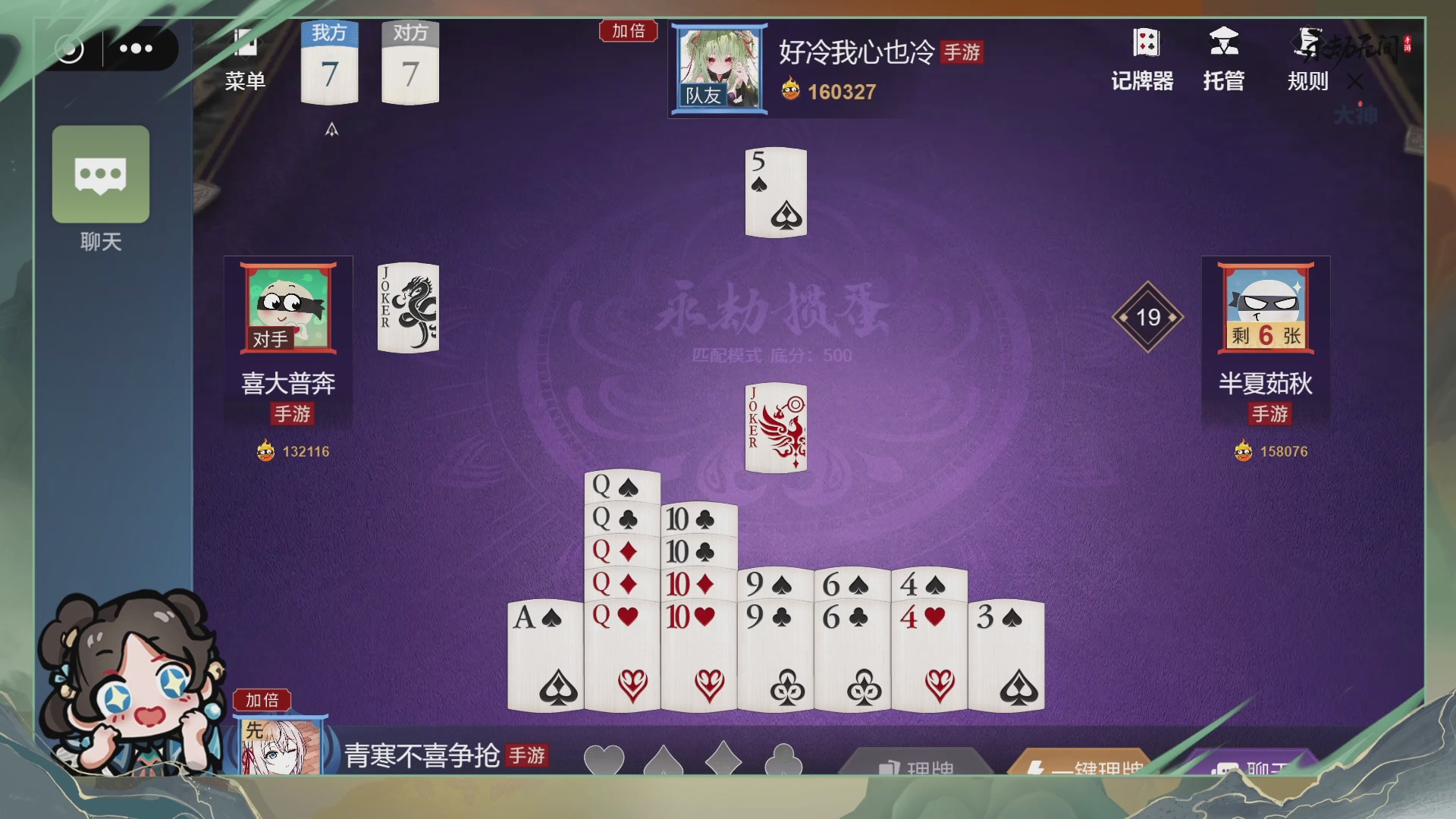Open the more options ellipsis menu

click(136, 49)
